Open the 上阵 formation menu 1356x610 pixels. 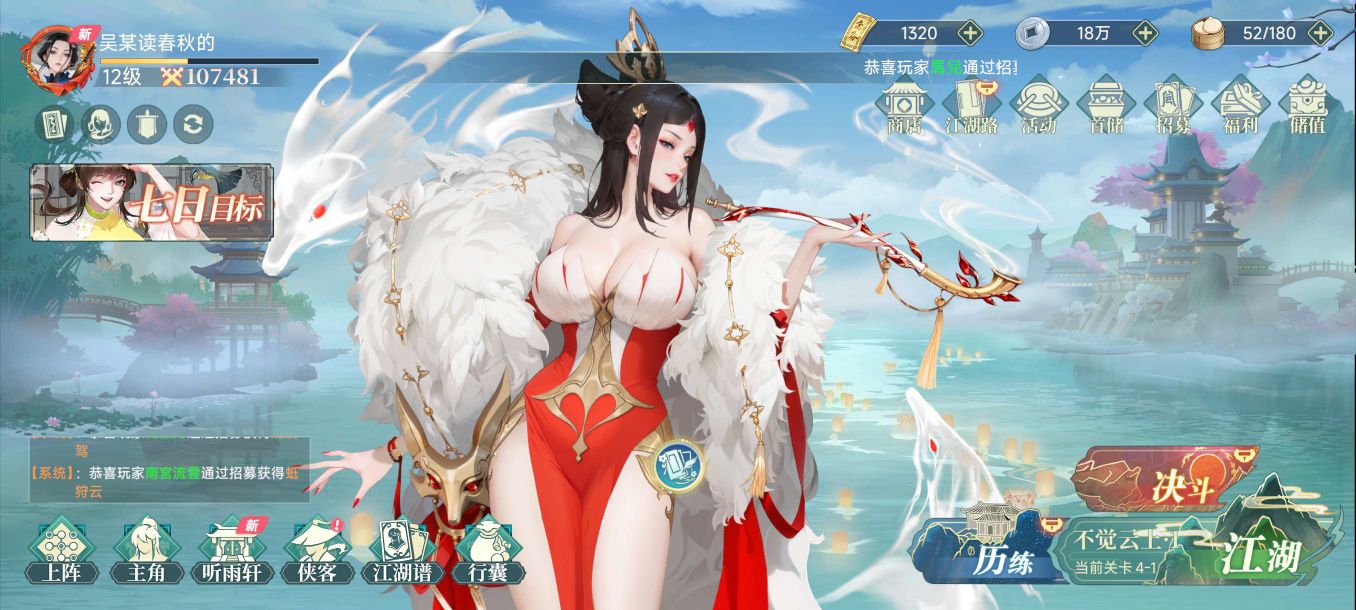pos(63,550)
